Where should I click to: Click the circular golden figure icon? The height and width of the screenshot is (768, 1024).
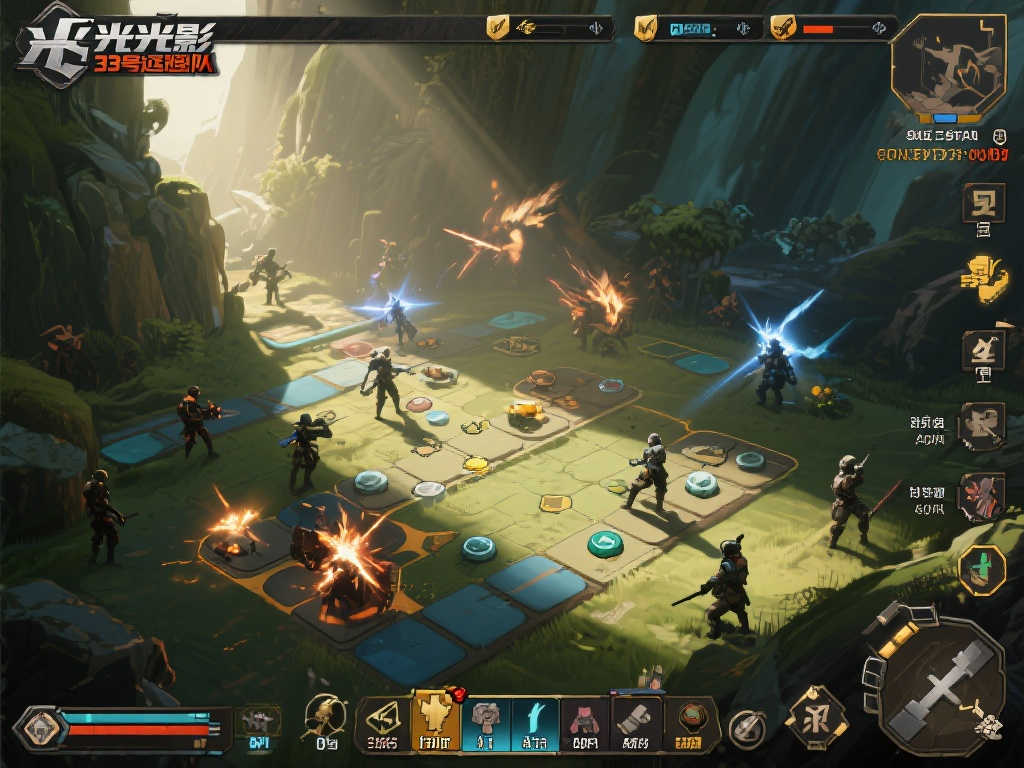(x=324, y=718)
